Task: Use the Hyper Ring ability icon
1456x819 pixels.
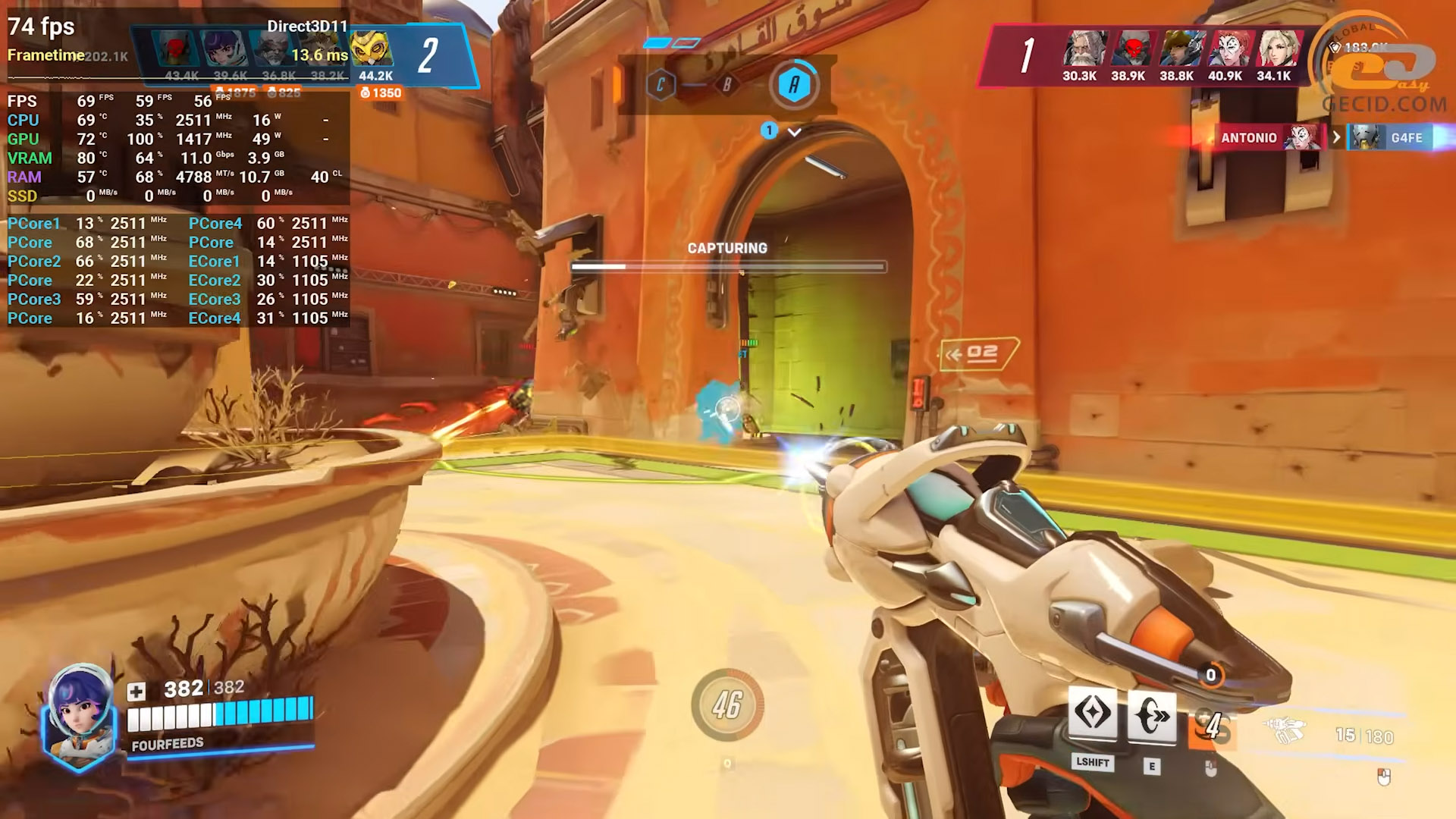Action: (x=1151, y=716)
